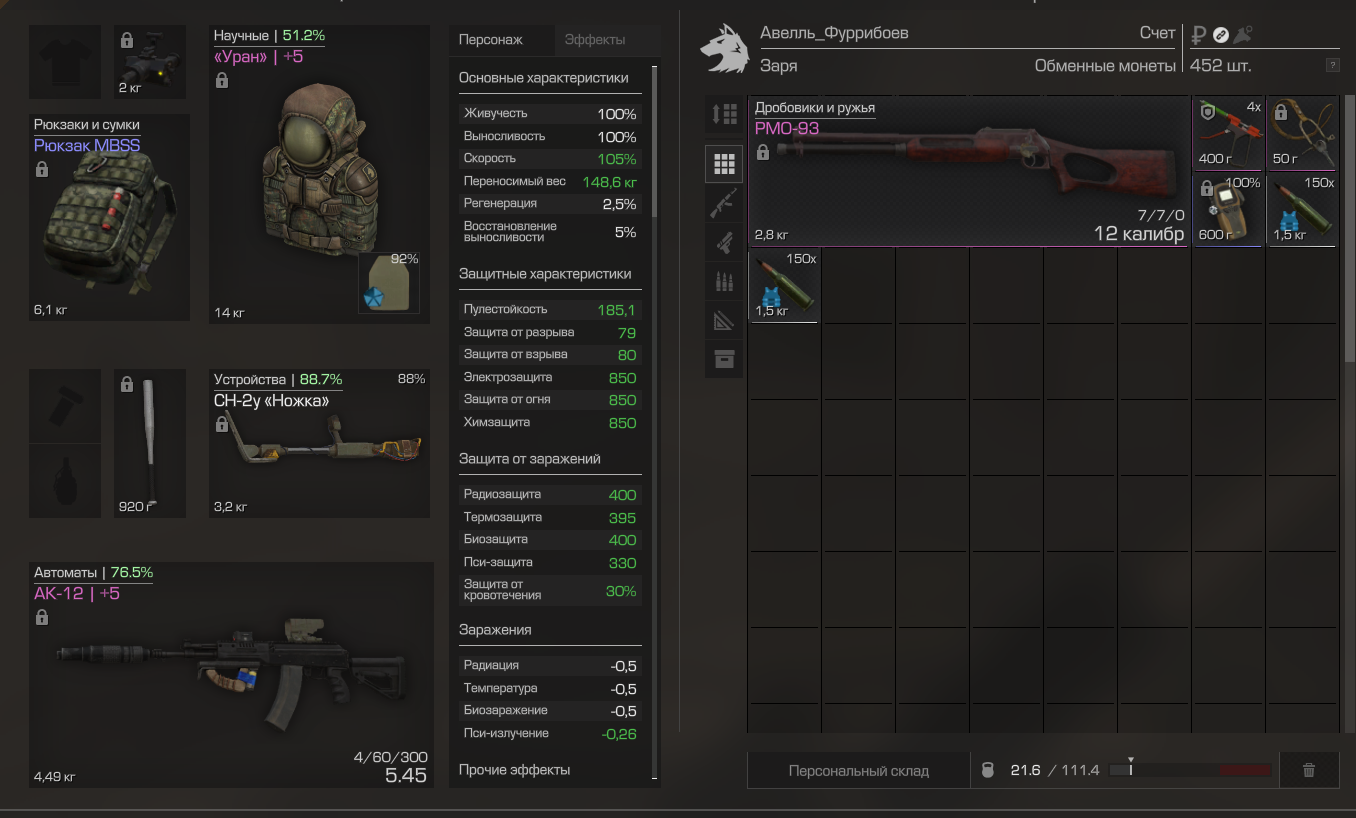
Task: Select the 4x orange tool stack
Action: pos(1228,133)
